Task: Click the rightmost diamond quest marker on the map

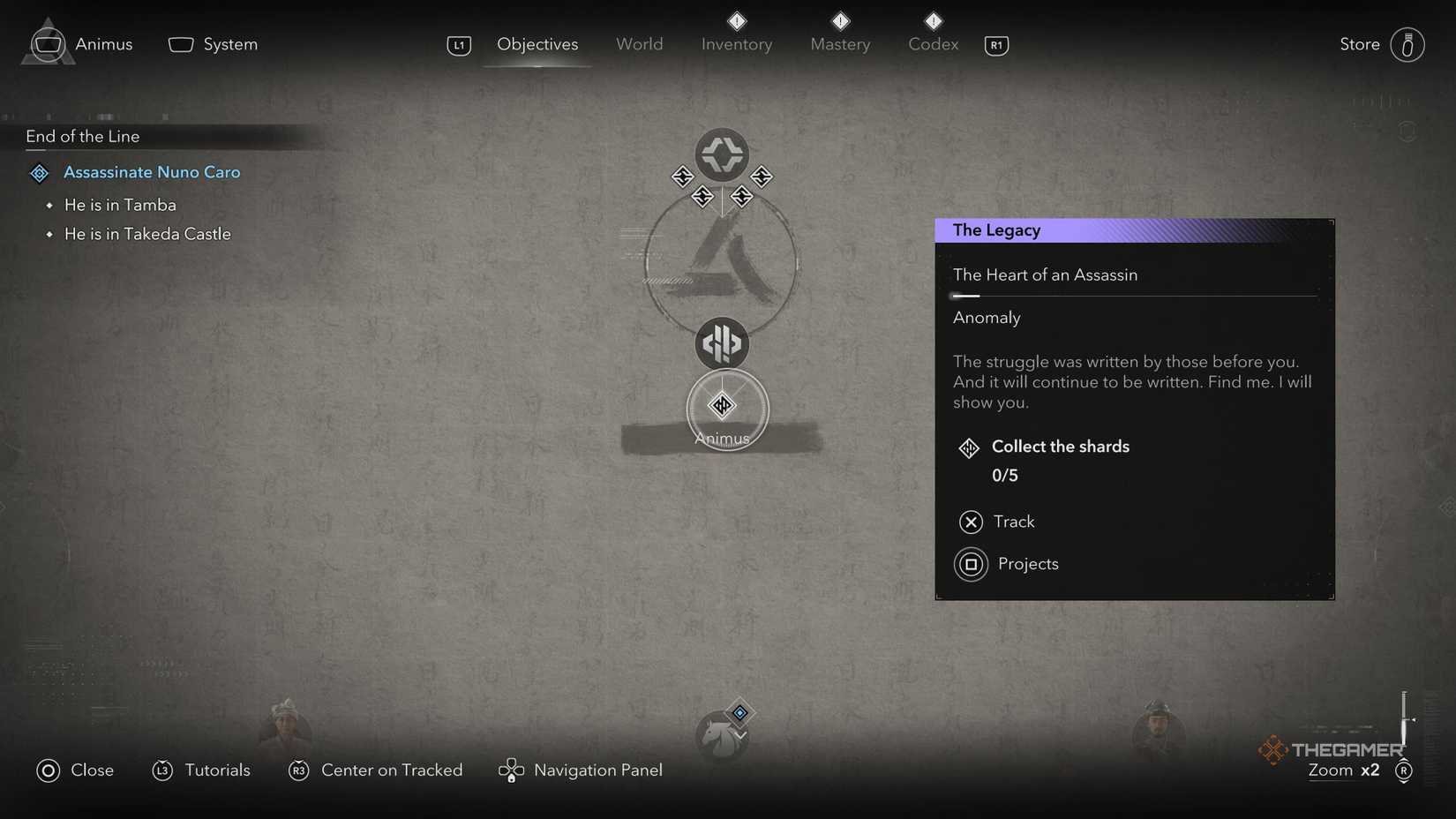Action: tap(762, 177)
